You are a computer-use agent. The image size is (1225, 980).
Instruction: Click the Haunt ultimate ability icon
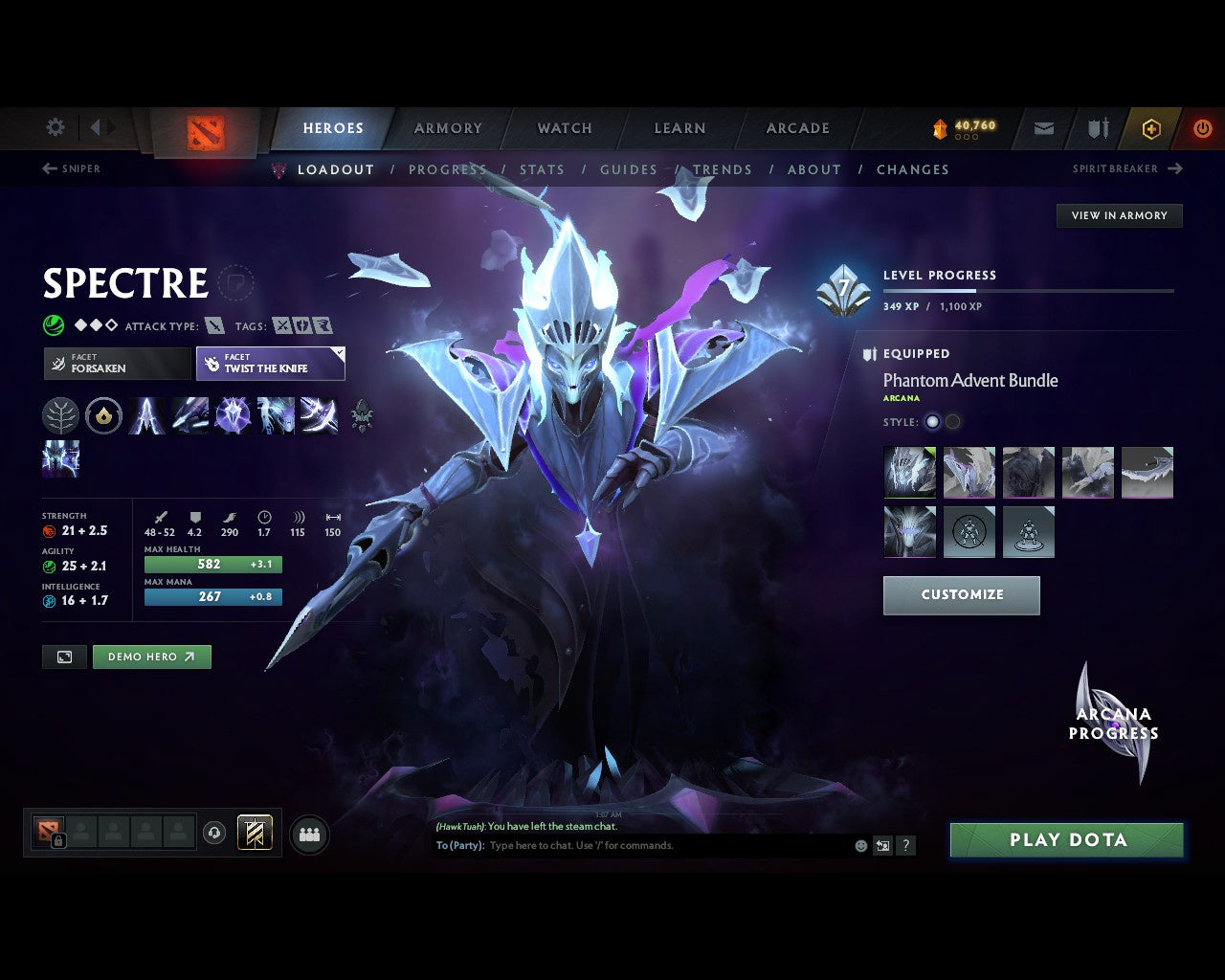coord(319,415)
